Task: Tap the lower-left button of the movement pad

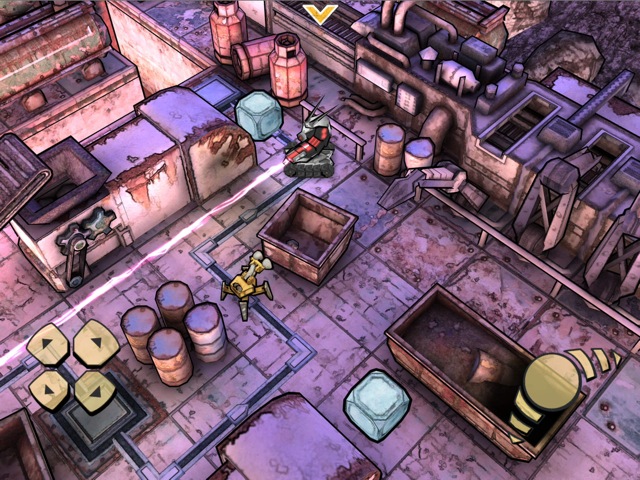Action: pos(48,390)
